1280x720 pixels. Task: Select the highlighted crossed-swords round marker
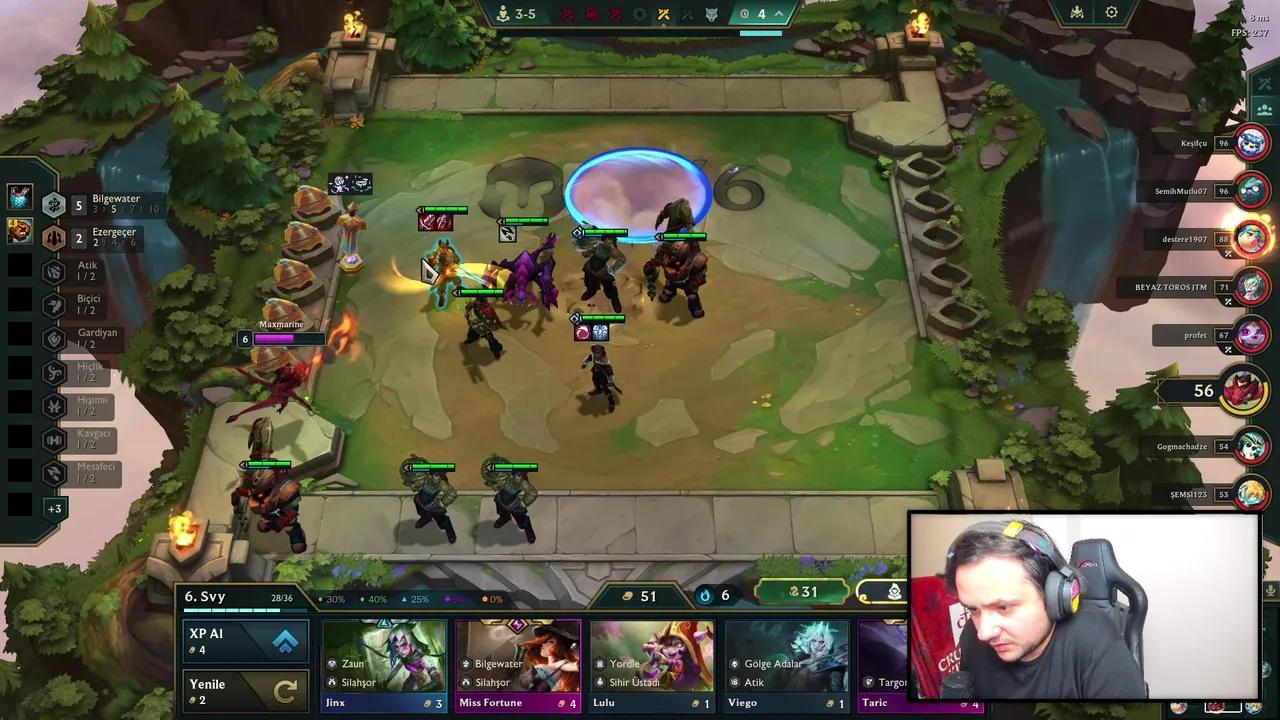pyautogui.click(x=664, y=14)
